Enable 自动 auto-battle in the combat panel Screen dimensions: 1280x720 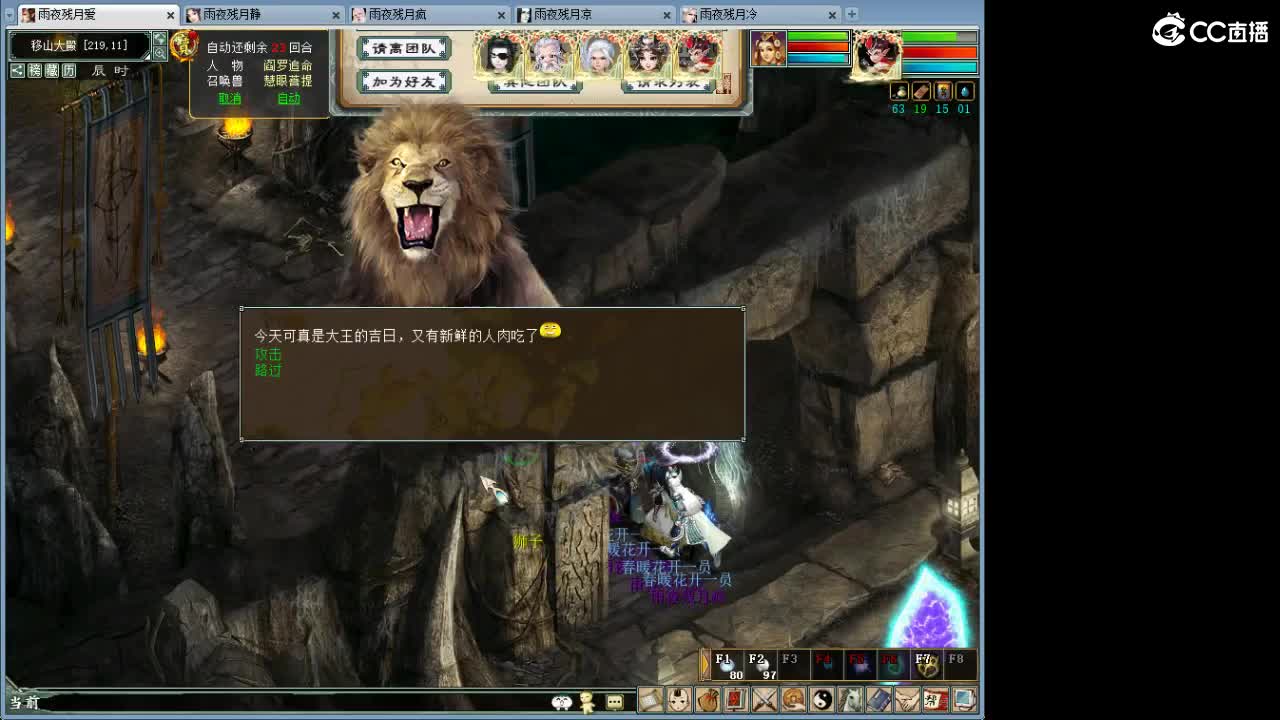288,99
